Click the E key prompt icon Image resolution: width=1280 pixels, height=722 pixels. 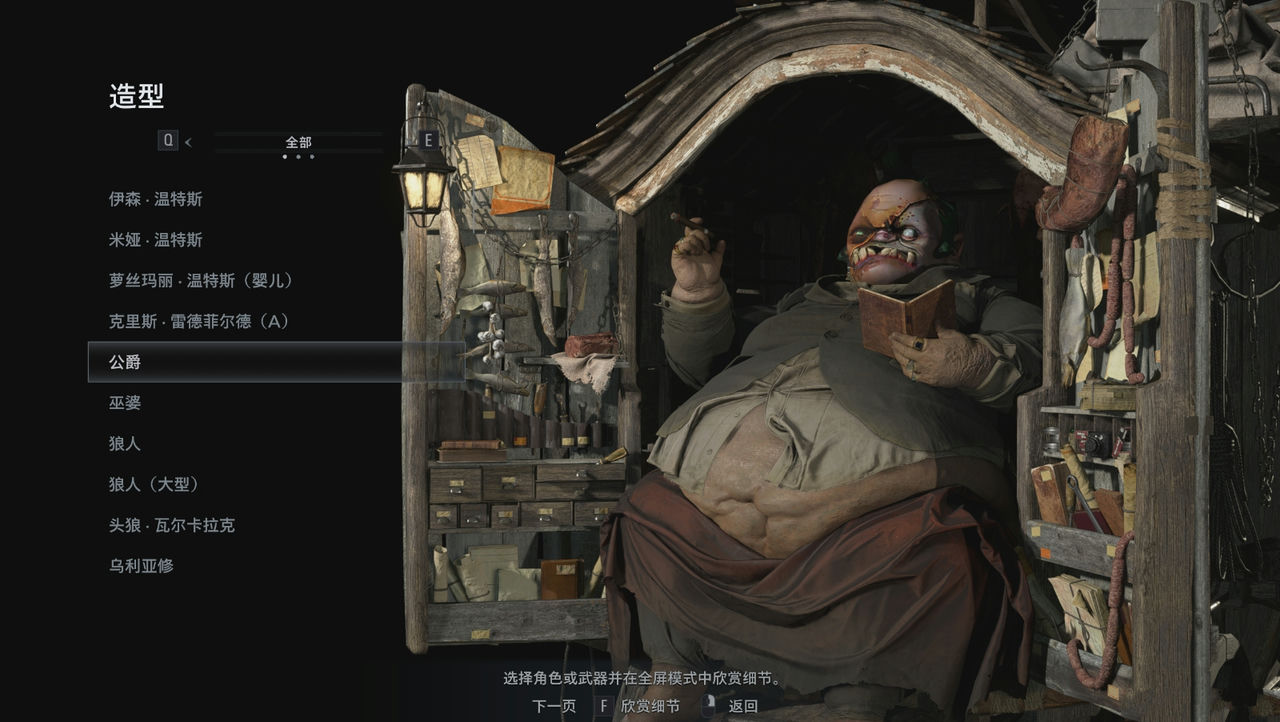[x=429, y=141]
